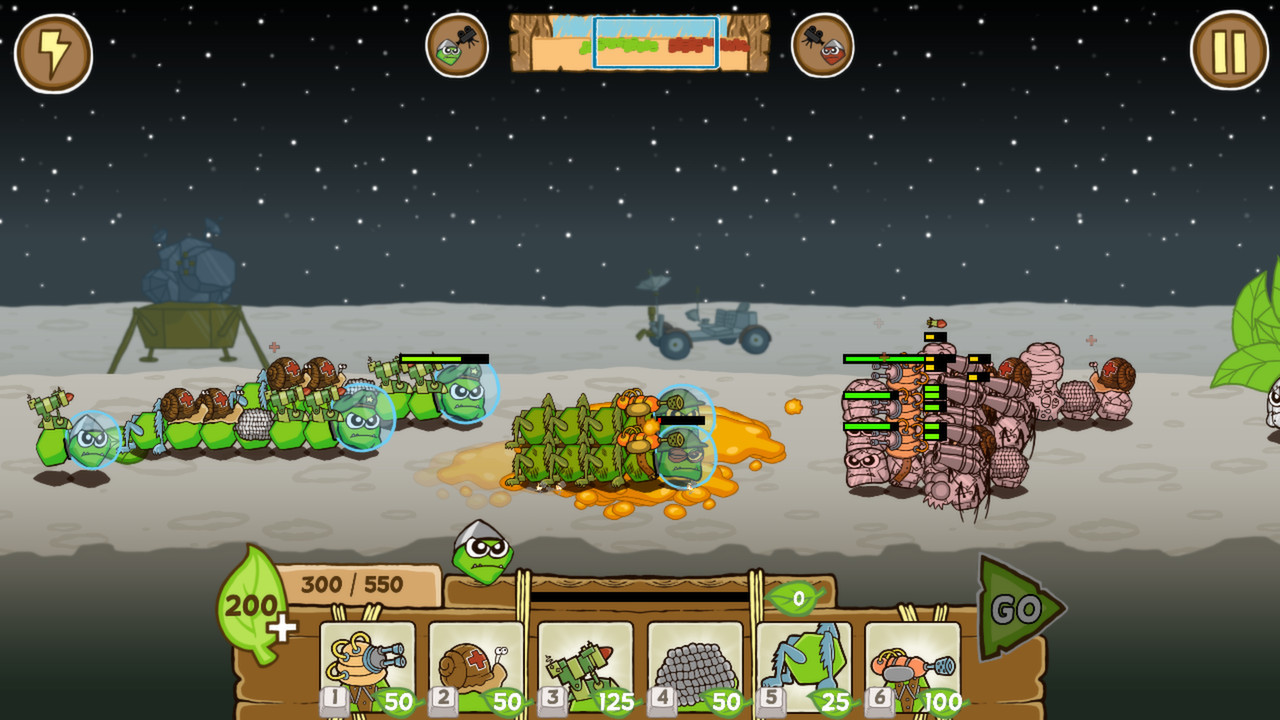Toggle the red caterpillar camera view
This screenshot has width=1280, height=720.
tap(824, 45)
